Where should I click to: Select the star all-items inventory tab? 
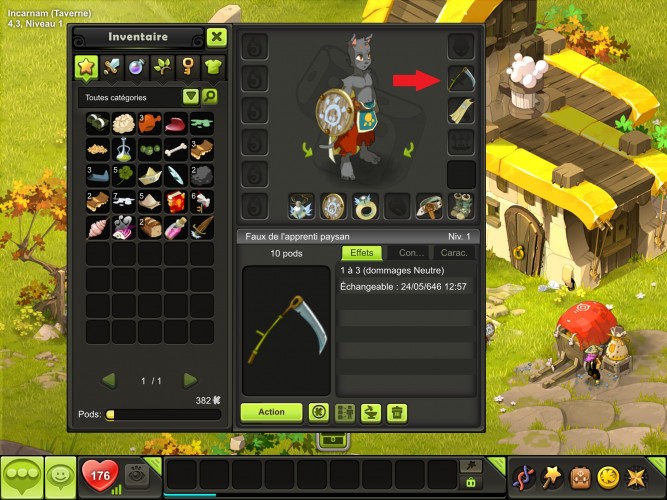click(87, 68)
